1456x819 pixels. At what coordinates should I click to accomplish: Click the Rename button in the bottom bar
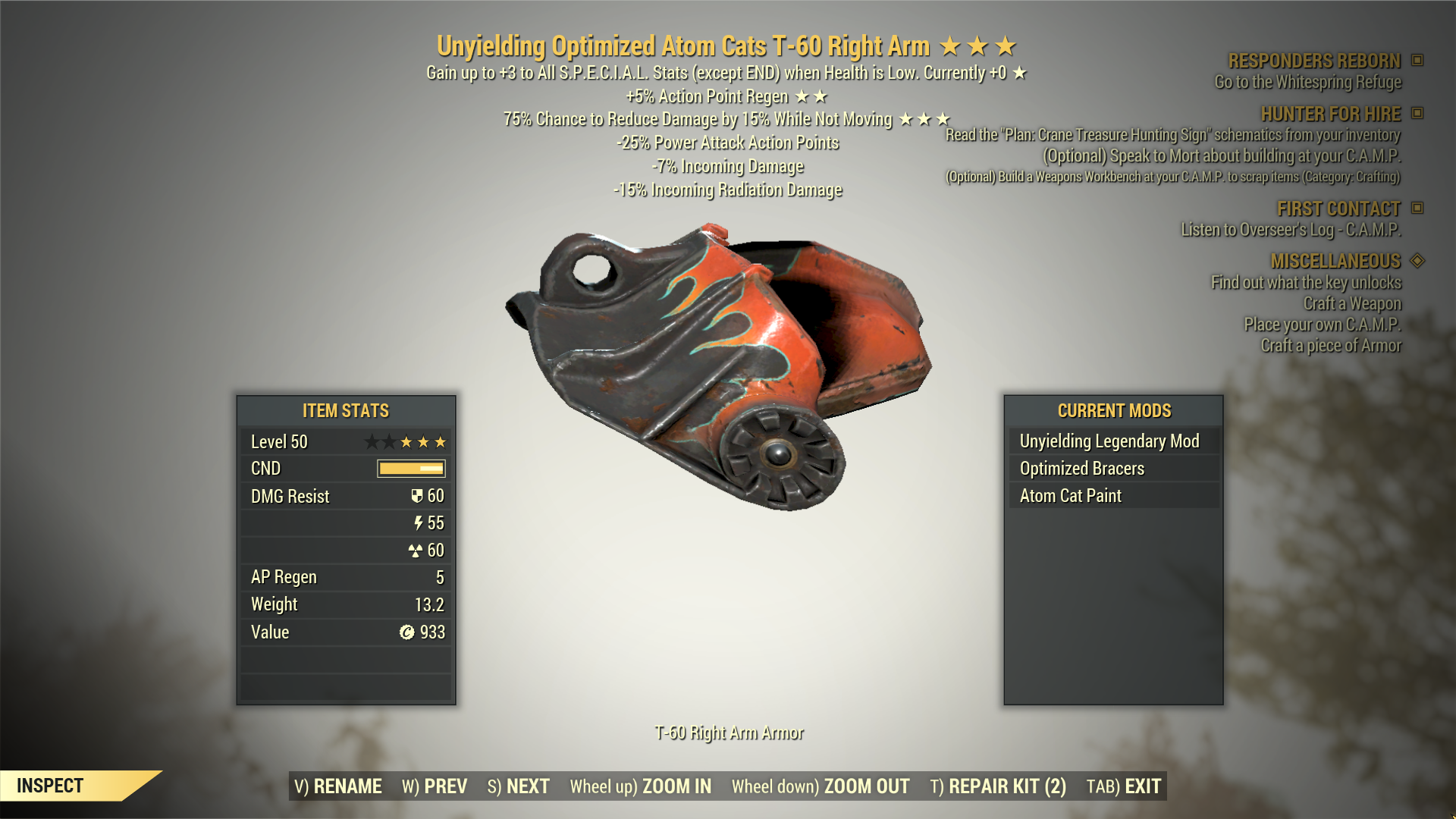click(x=338, y=786)
